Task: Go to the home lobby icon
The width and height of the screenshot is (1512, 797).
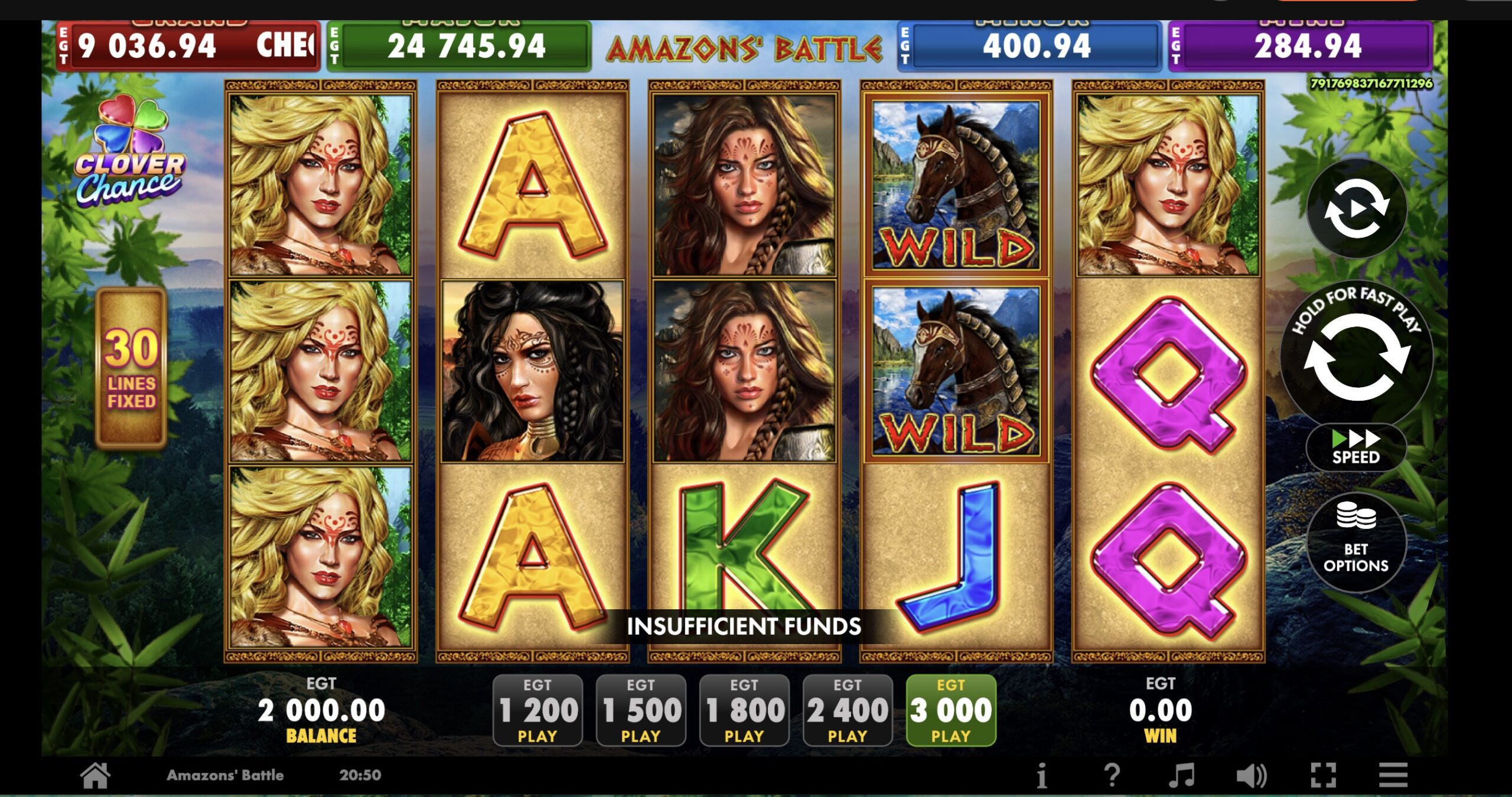Action: point(95,775)
